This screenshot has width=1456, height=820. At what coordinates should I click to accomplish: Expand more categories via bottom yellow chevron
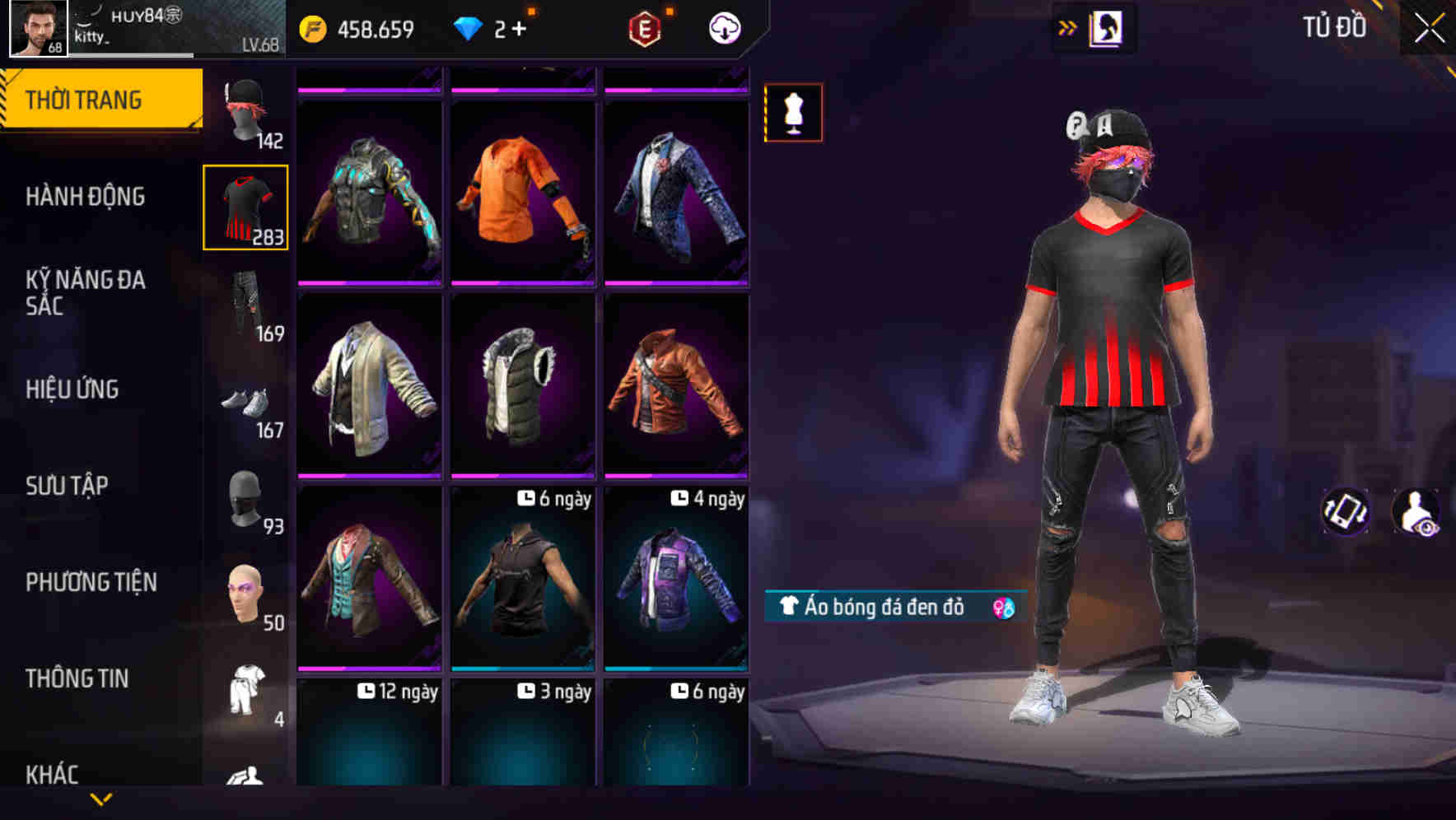click(x=101, y=798)
